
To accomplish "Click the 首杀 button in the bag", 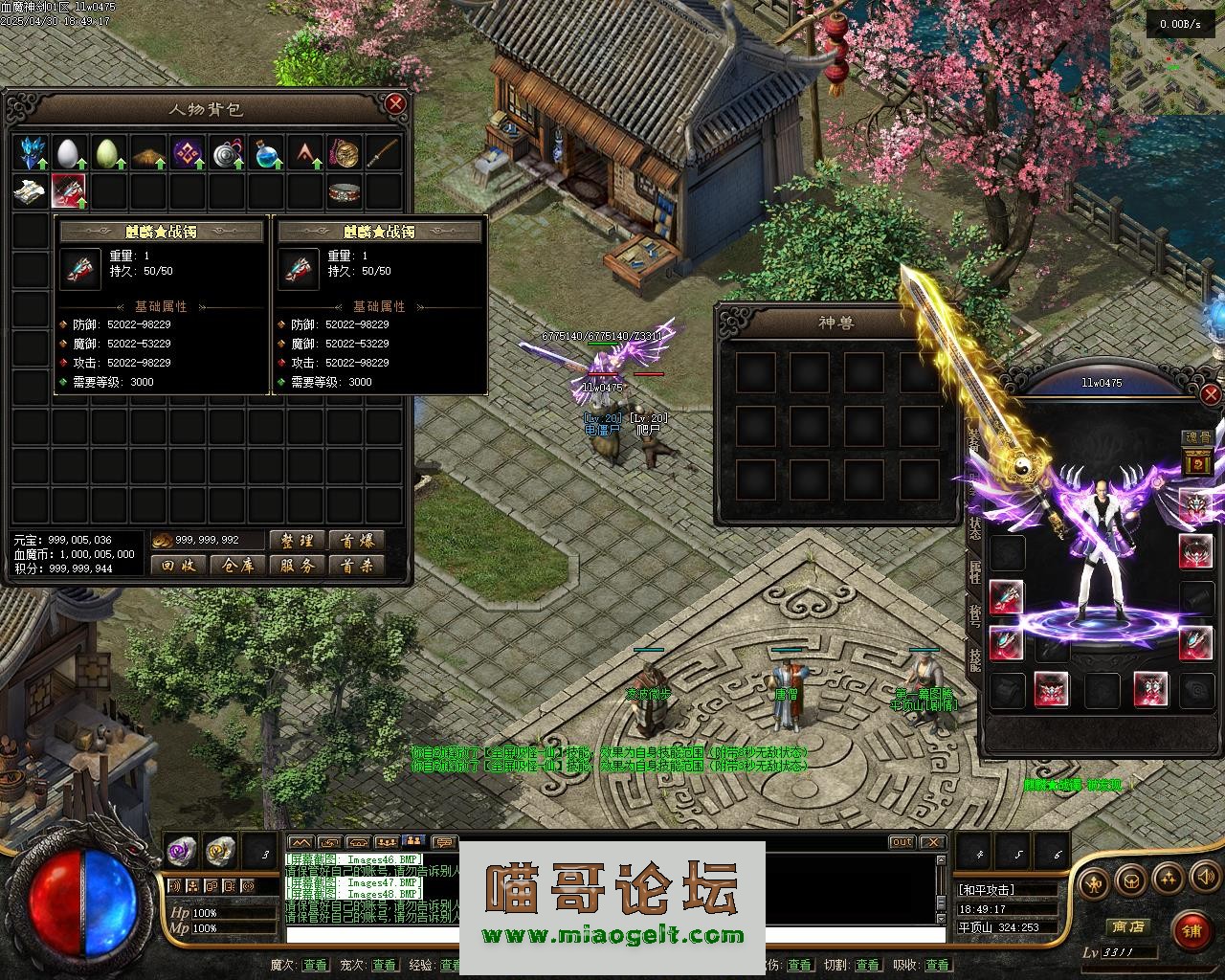I will point(357,566).
